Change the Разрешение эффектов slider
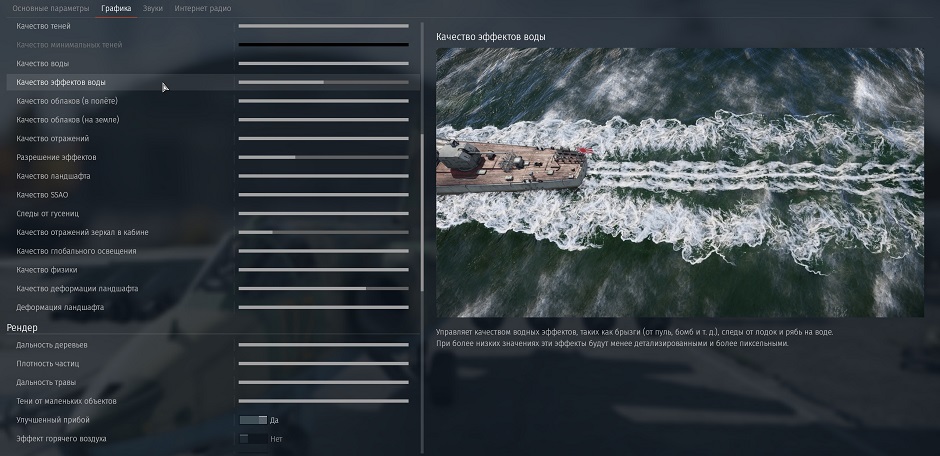The image size is (940, 456). 323,157
